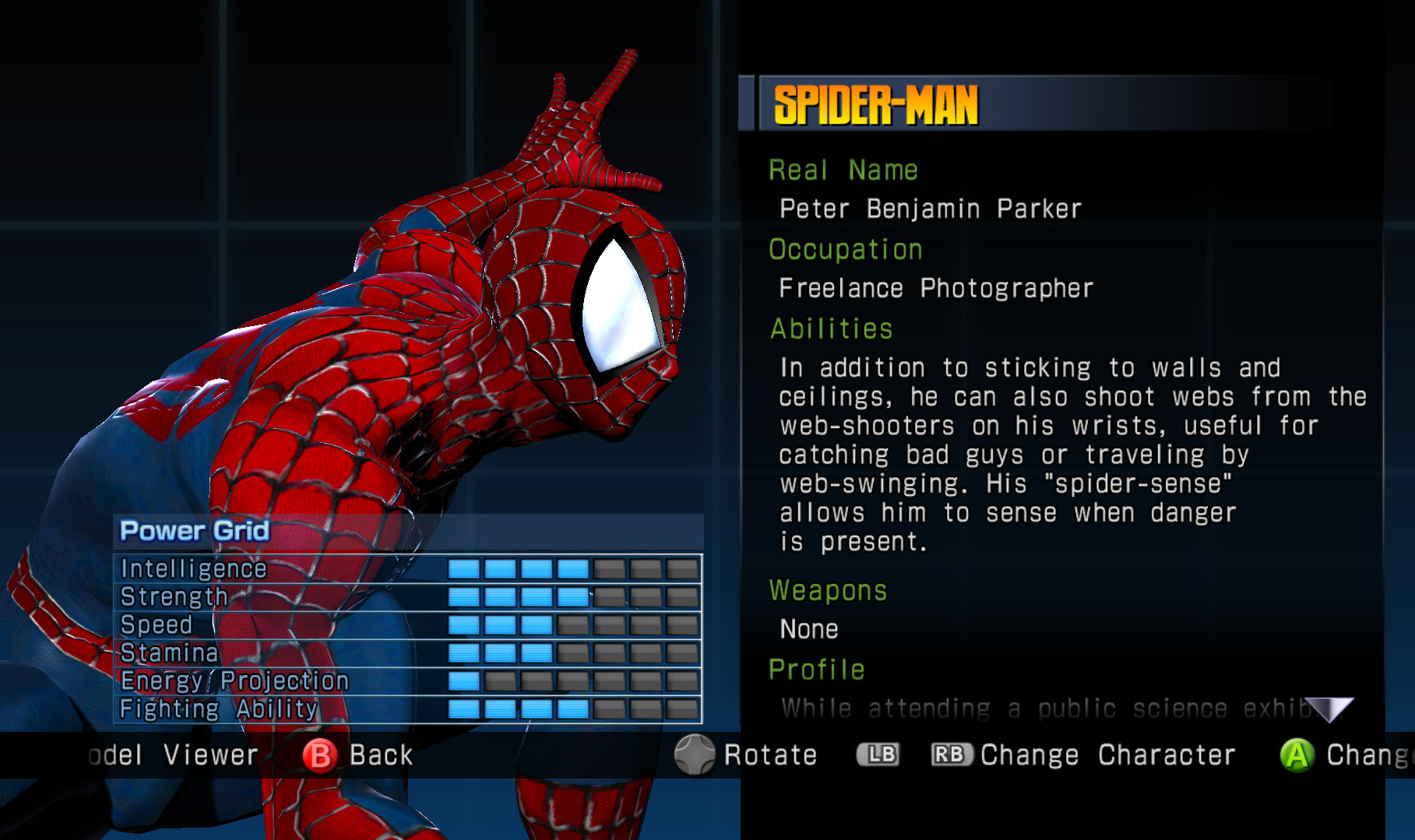Click the D-pad Rotate icon
The image size is (1415, 840).
695,754
